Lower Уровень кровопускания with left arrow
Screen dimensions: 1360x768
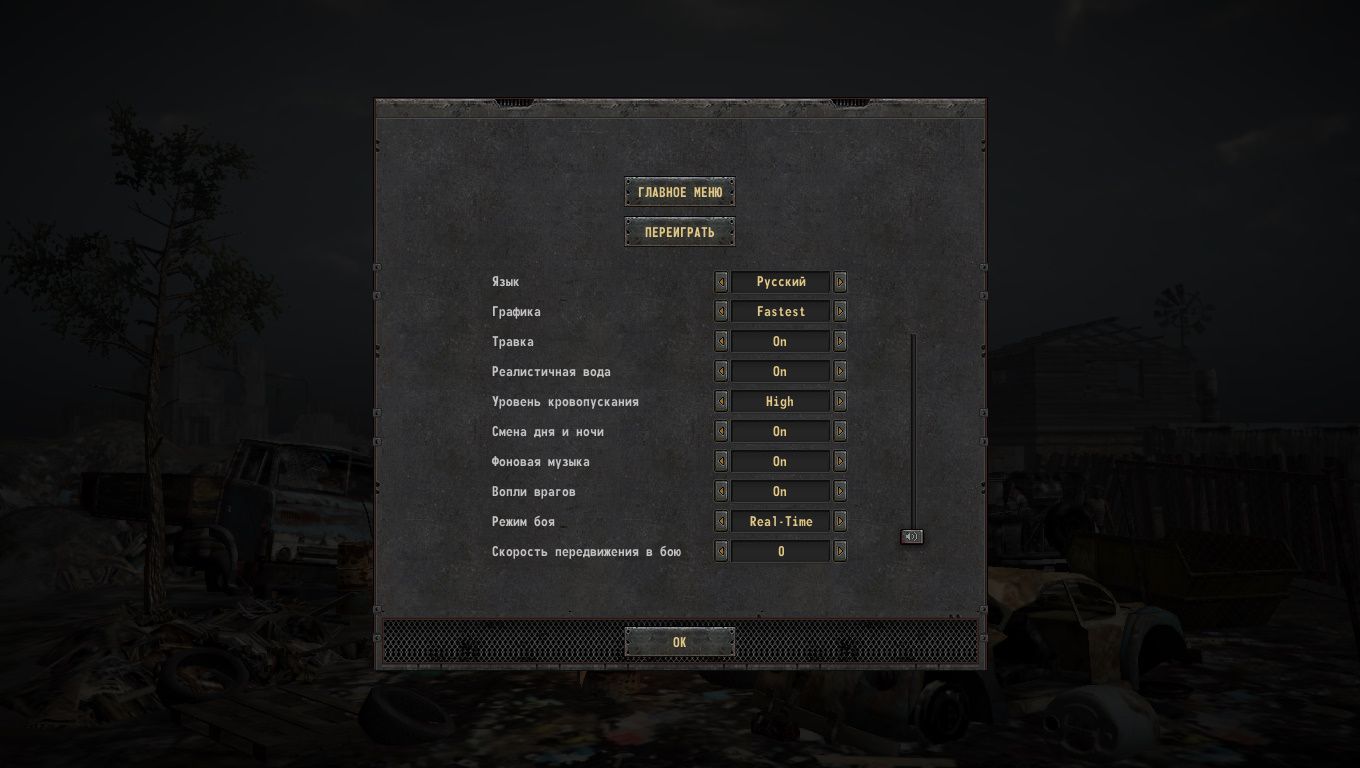[721, 402]
